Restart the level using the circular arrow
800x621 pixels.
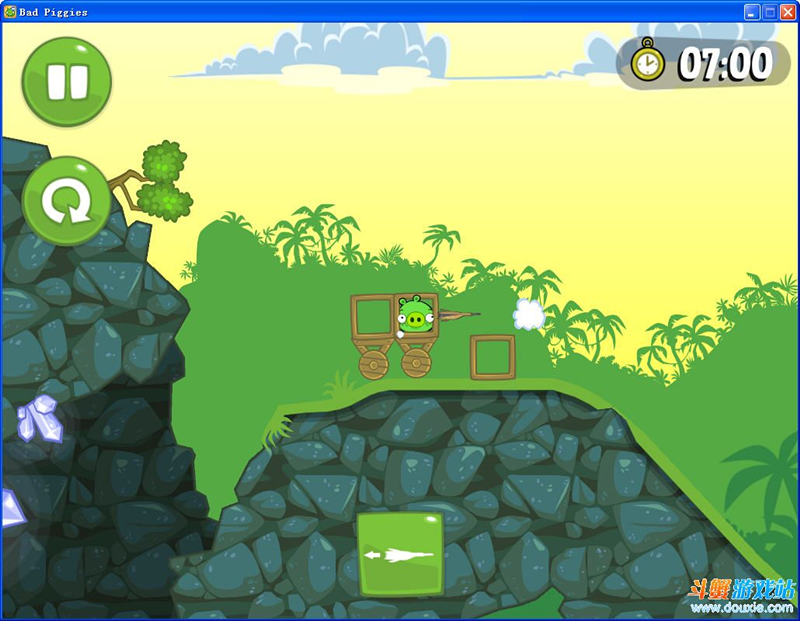pyautogui.click(x=66, y=201)
